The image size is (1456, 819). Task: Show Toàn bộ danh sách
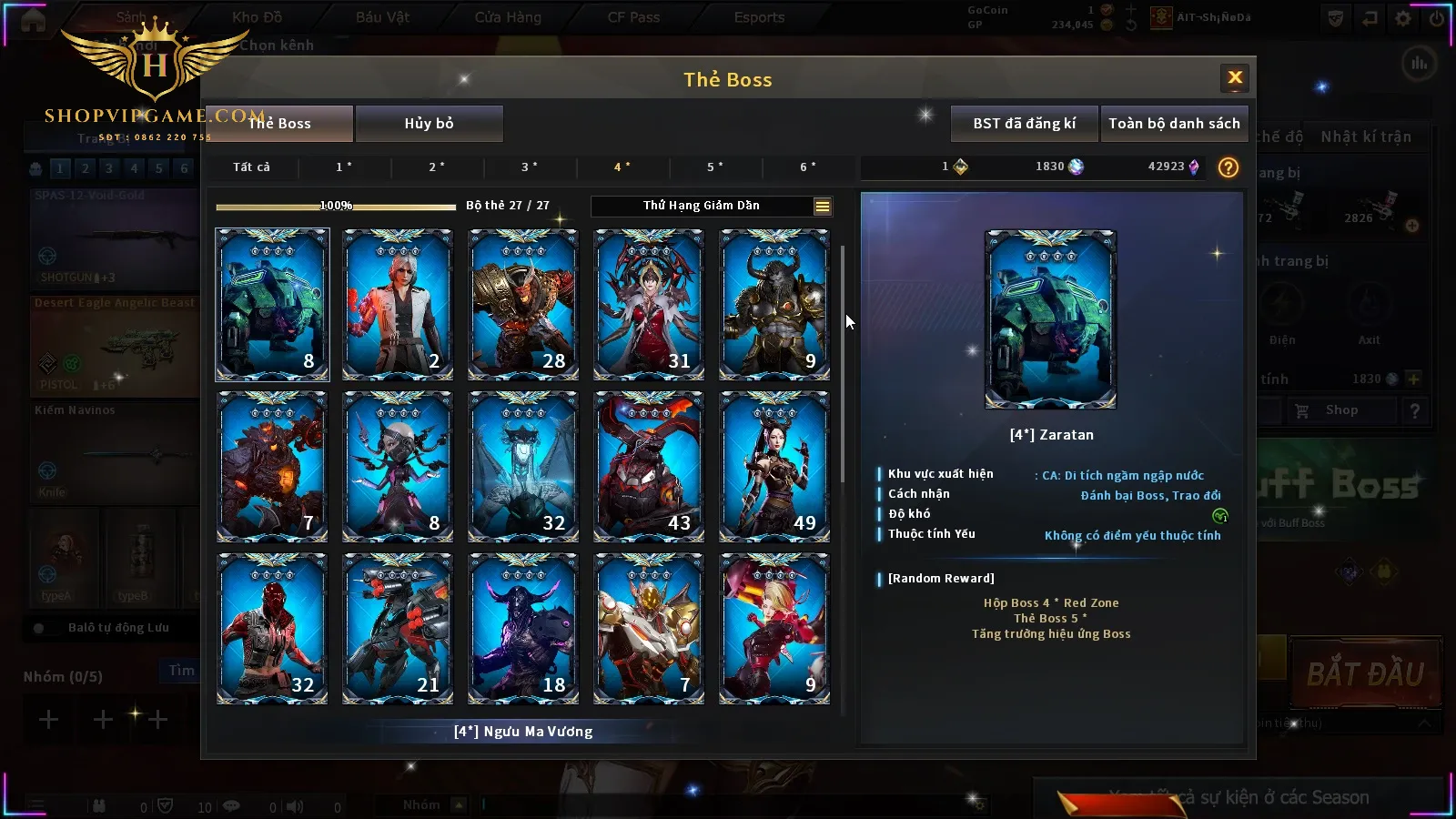tap(1174, 124)
